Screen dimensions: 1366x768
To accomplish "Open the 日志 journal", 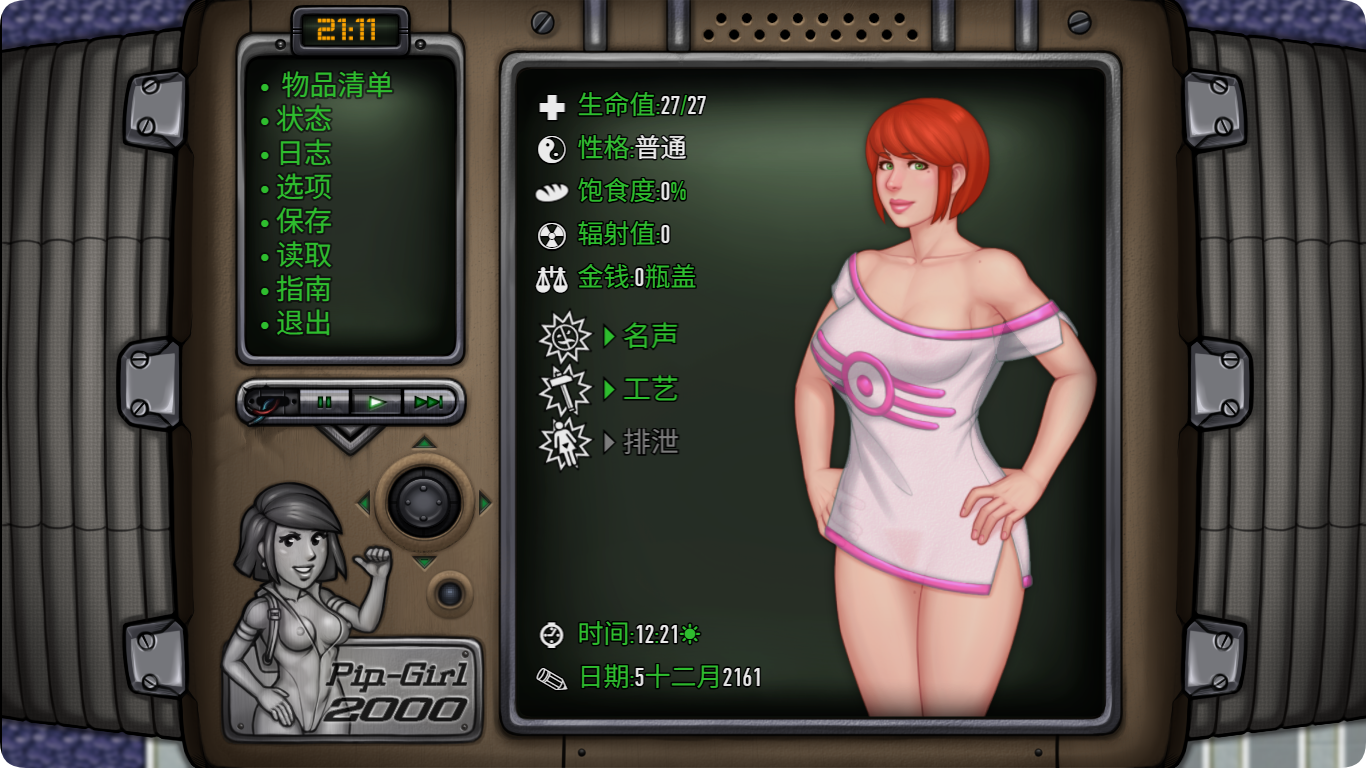I will click(303, 154).
